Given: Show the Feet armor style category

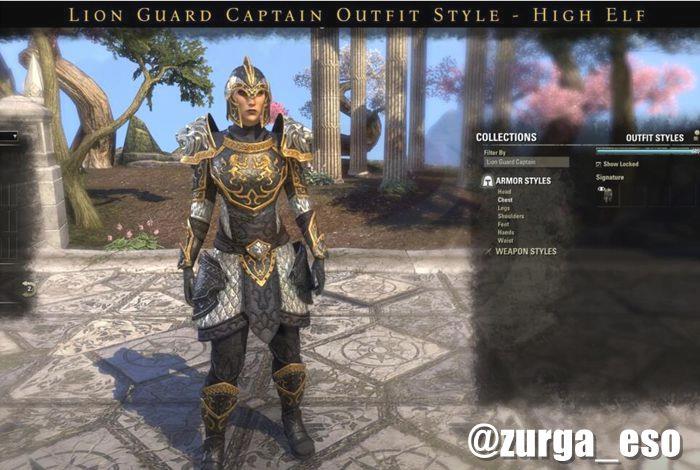Looking at the screenshot, I should tap(505, 224).
